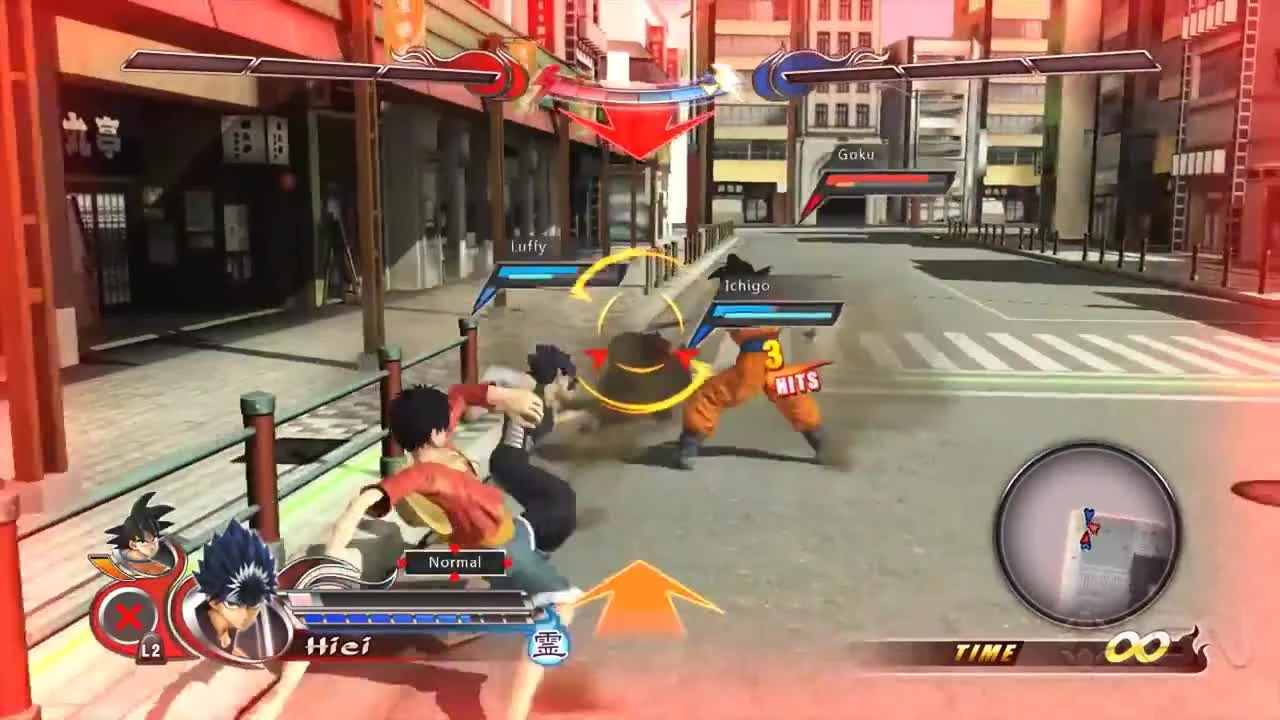Select Ichigo's nameplate label
Screen dimensions: 1280x720
coord(747,285)
